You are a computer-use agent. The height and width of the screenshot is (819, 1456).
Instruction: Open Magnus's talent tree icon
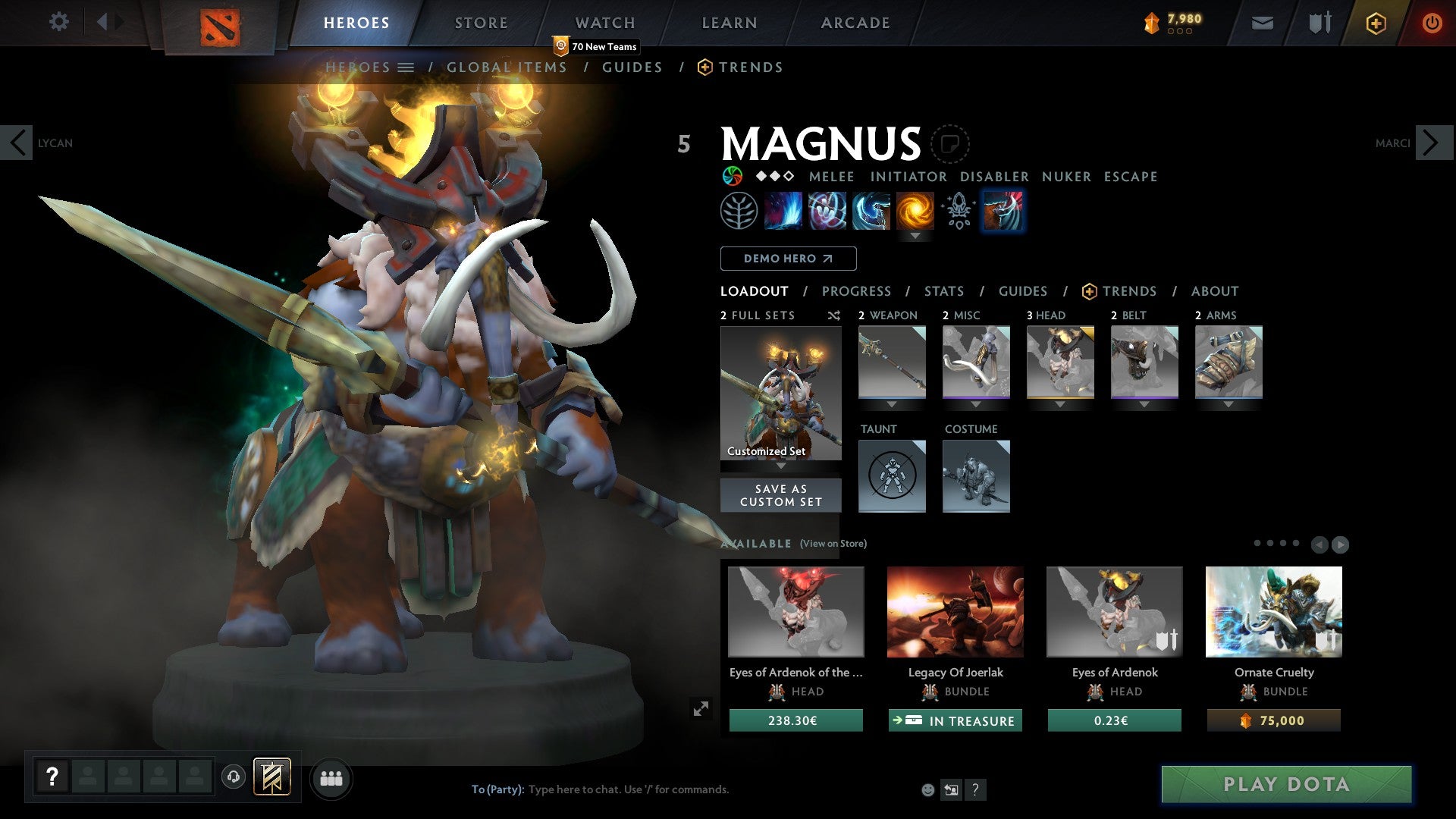[x=741, y=210]
